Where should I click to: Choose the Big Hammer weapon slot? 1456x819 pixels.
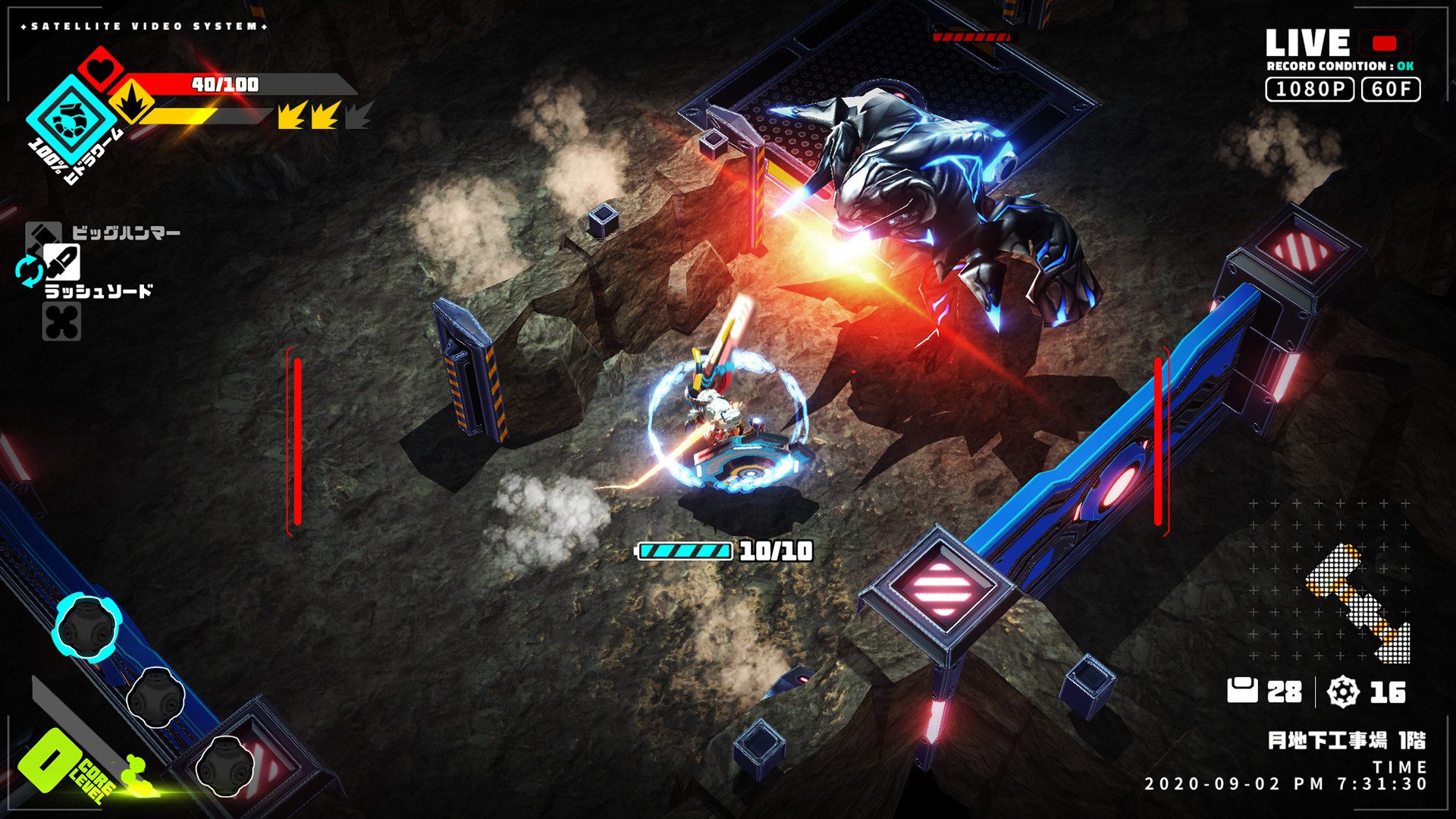click(42, 234)
